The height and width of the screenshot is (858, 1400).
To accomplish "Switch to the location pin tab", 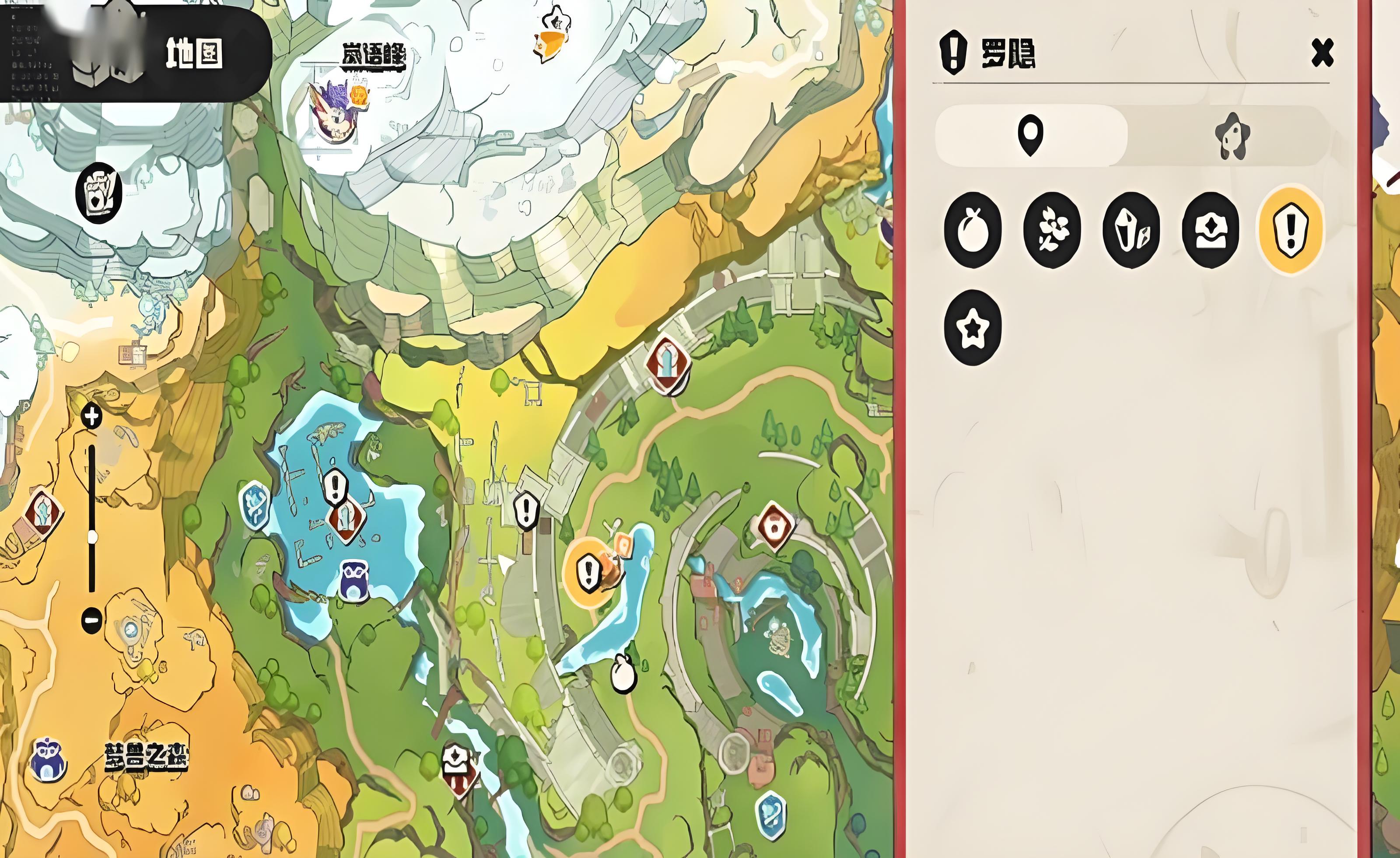I will click(x=1030, y=135).
